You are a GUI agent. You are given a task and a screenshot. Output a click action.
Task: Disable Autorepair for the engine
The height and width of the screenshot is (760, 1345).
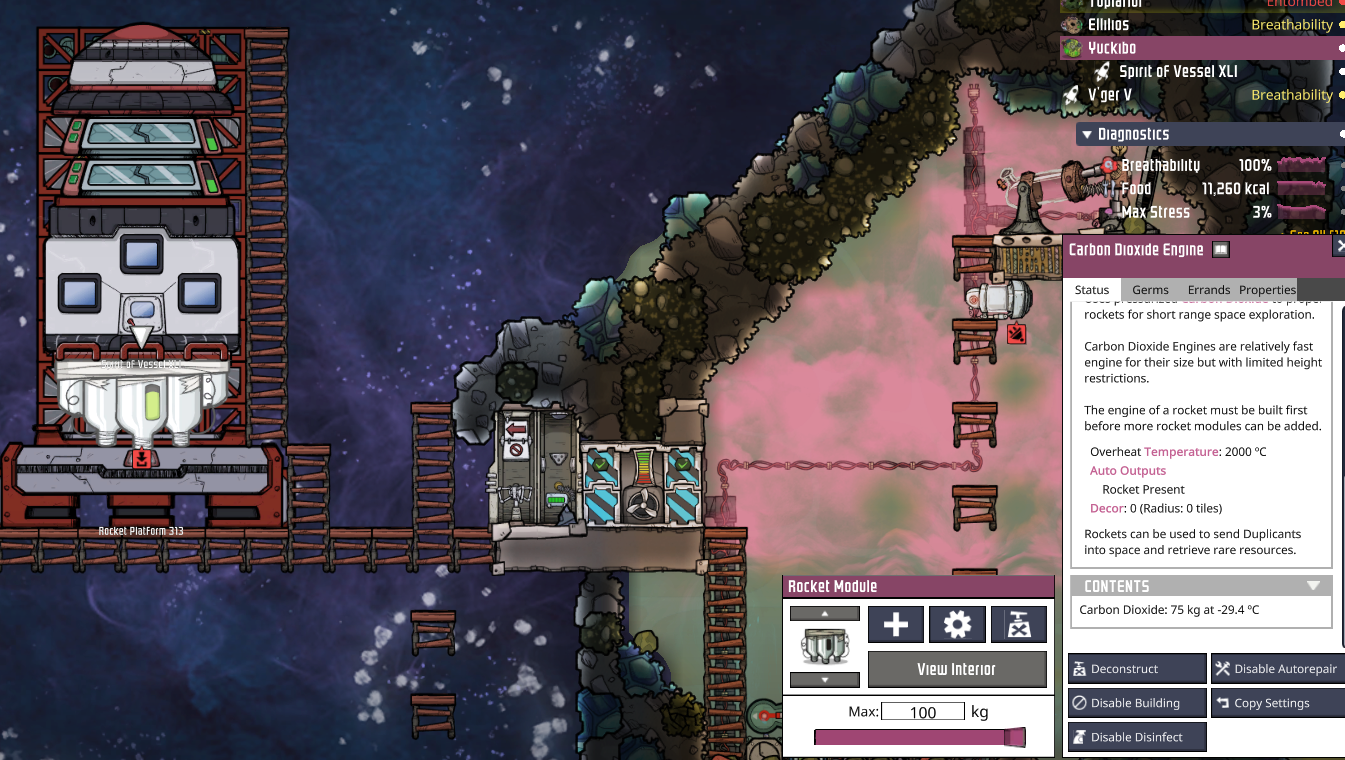1277,669
